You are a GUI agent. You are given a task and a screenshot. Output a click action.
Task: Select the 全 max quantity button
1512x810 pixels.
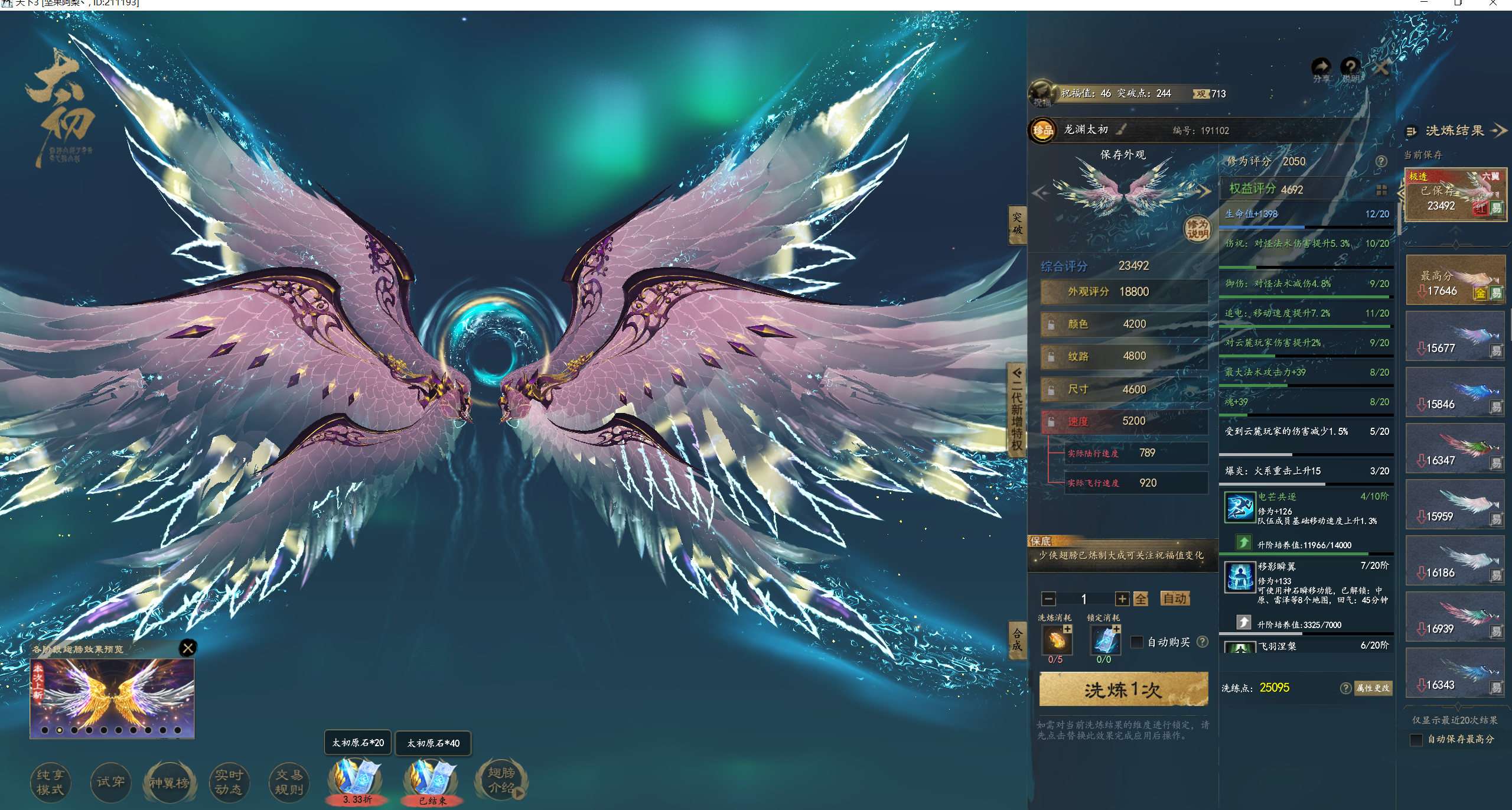click(1140, 599)
